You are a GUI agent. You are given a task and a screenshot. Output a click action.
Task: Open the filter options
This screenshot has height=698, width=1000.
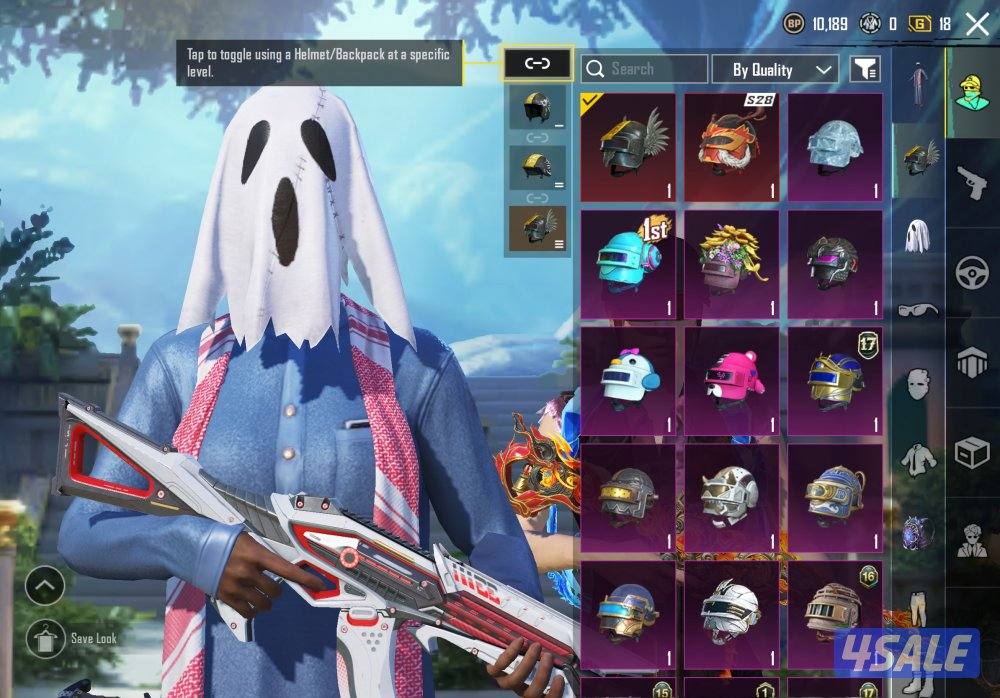coord(865,69)
